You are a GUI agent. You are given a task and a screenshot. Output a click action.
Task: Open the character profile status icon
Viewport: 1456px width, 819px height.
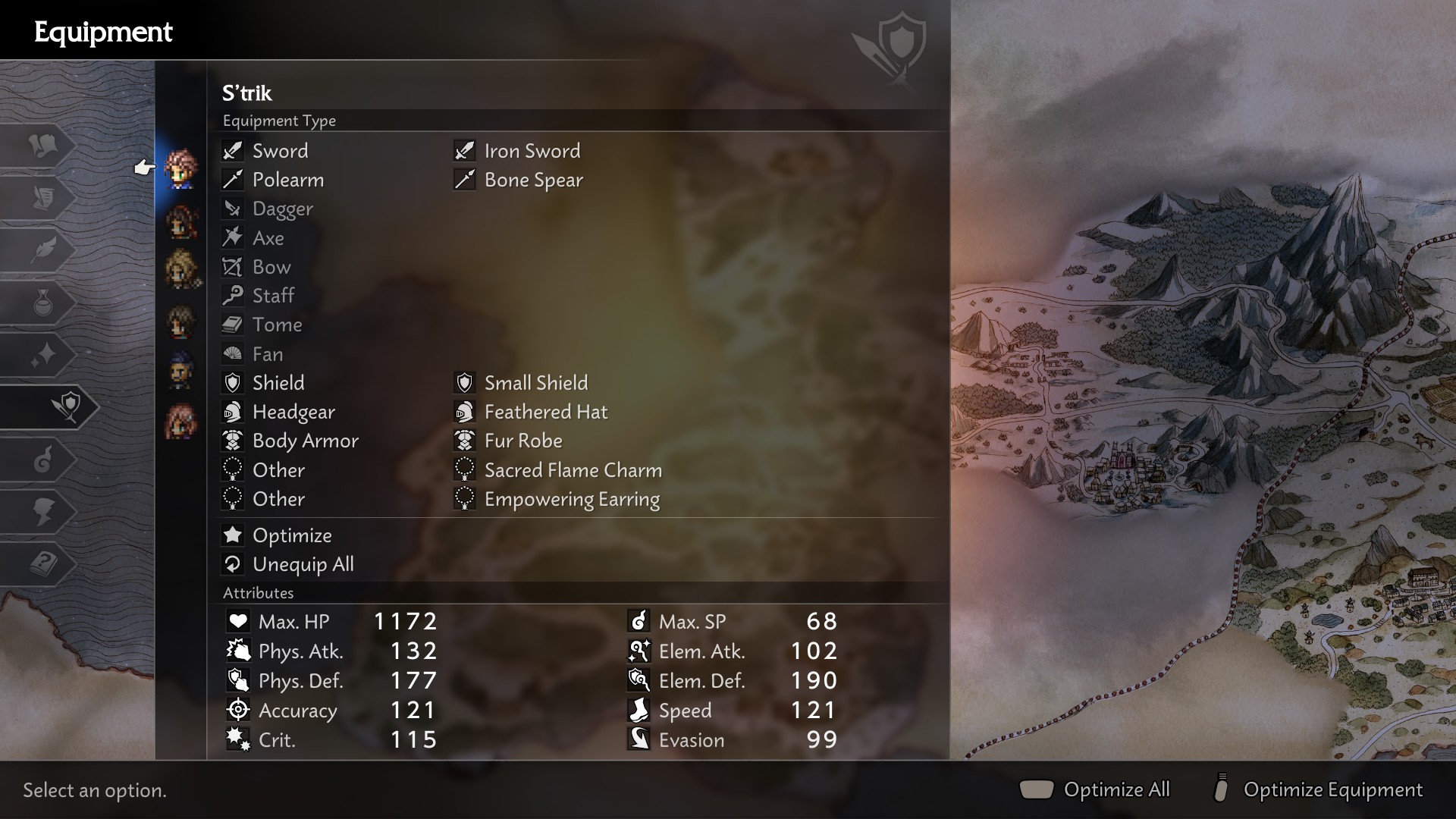point(45,510)
